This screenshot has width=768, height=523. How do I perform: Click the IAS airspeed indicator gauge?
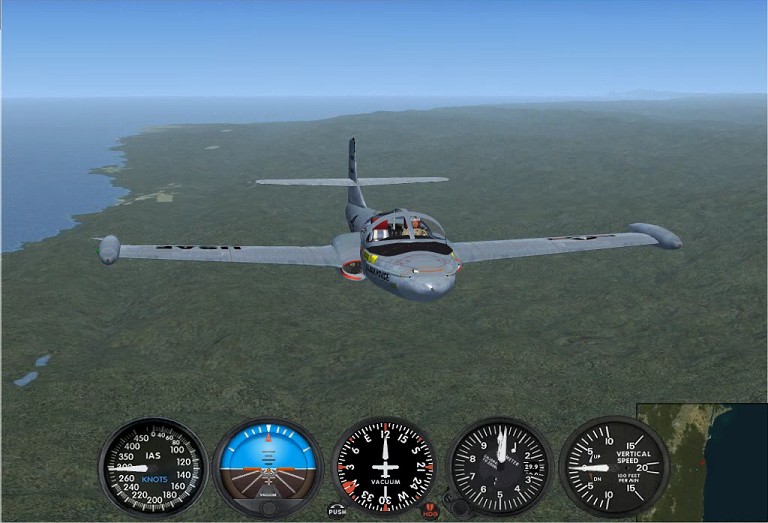click(153, 467)
